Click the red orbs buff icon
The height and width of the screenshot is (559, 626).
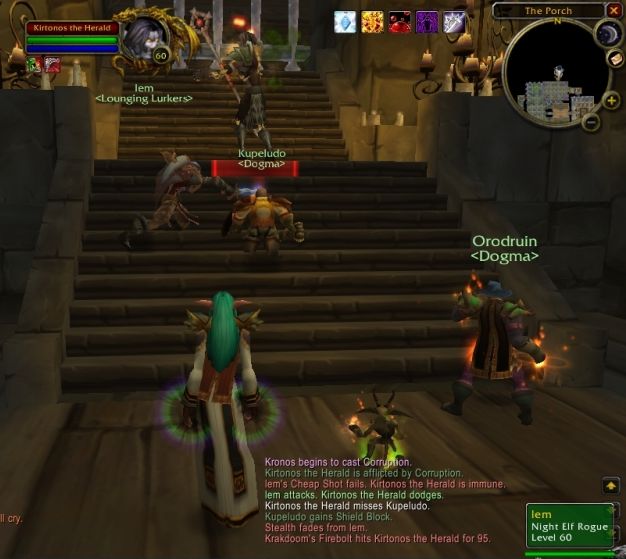[399, 22]
